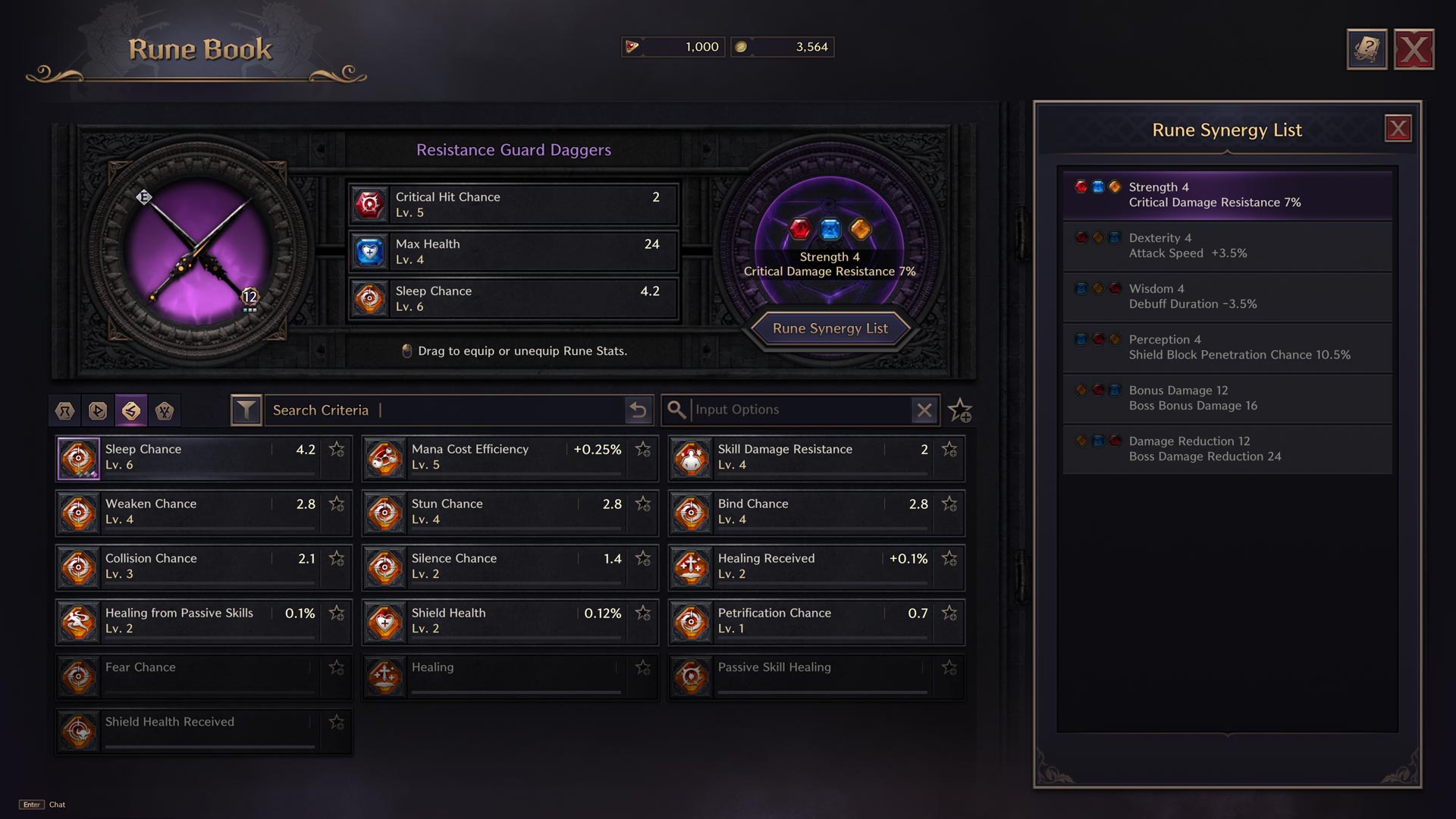
Task: Close the Rune Book window
Action: coord(1414,50)
